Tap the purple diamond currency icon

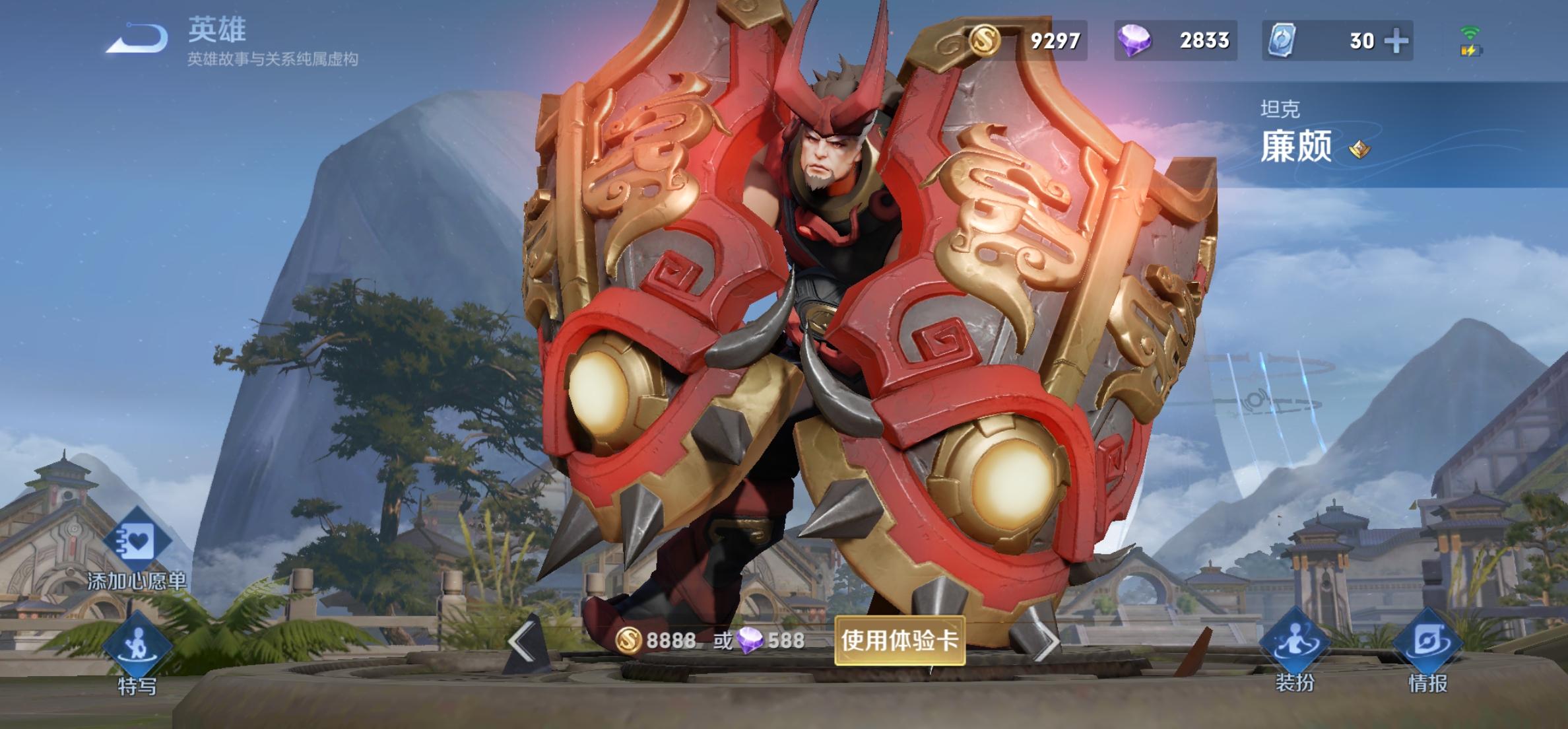1134,41
